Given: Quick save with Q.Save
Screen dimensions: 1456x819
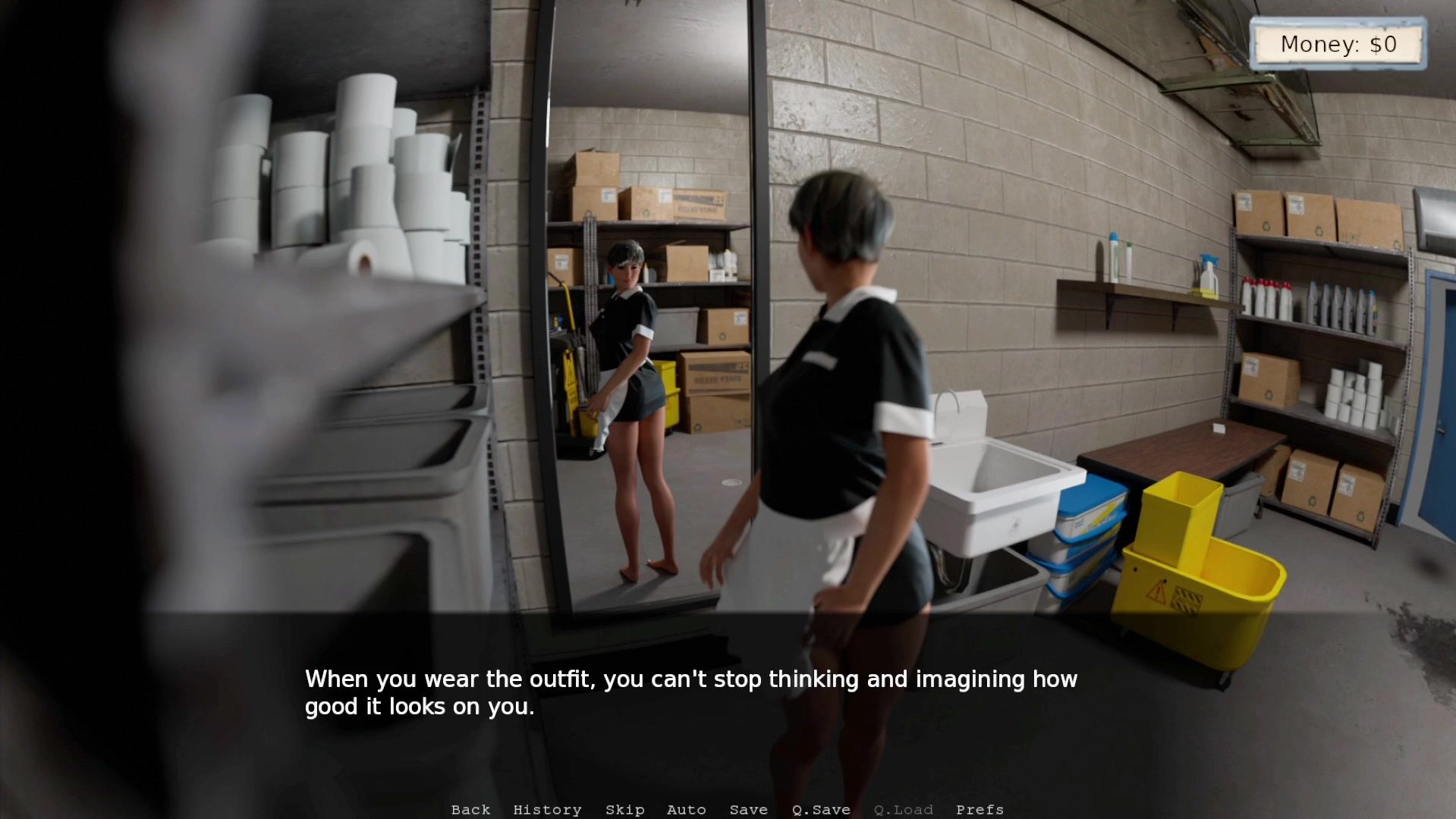Looking at the screenshot, I should [821, 810].
